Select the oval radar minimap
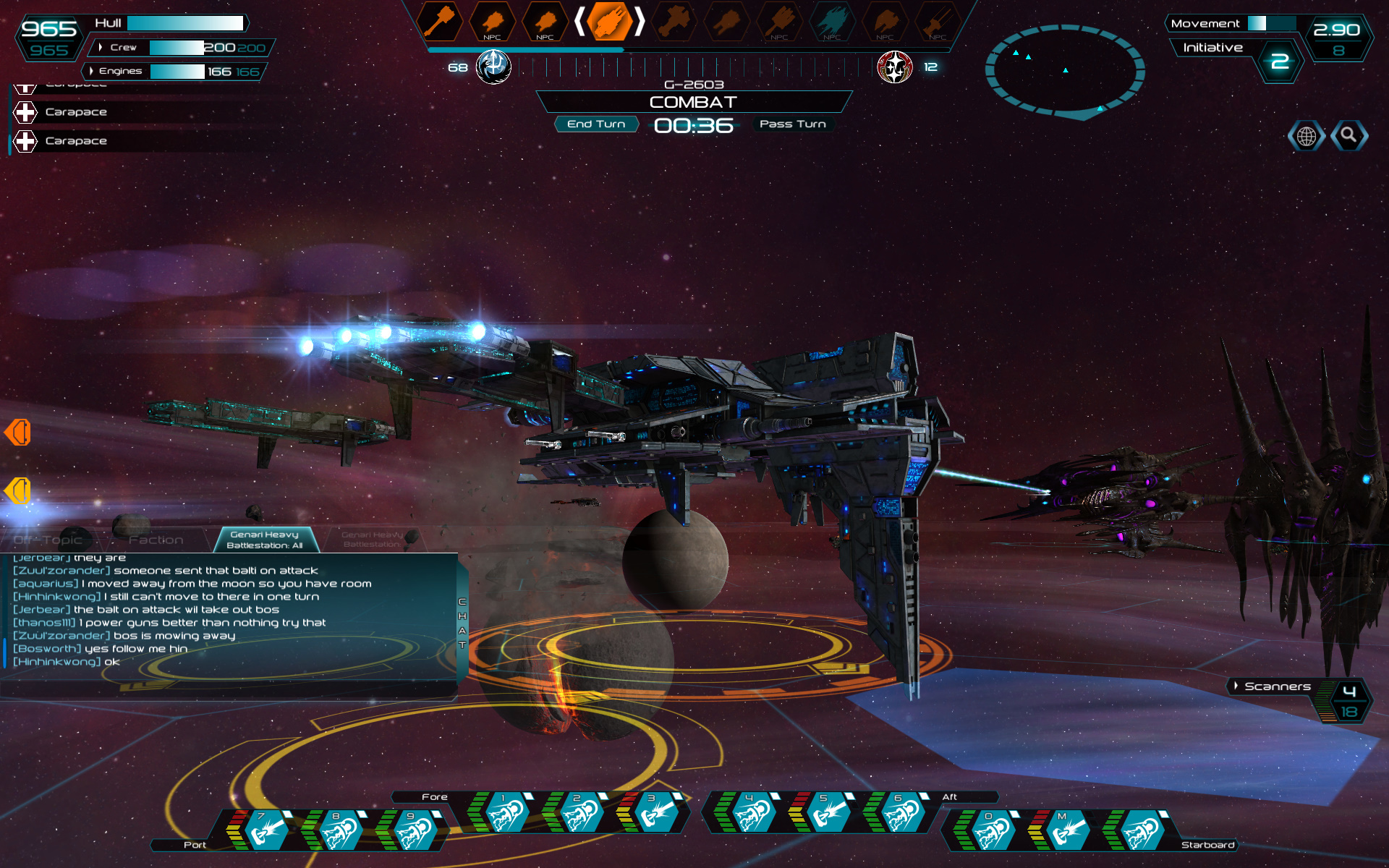The height and width of the screenshot is (868, 1389). tap(1064, 71)
